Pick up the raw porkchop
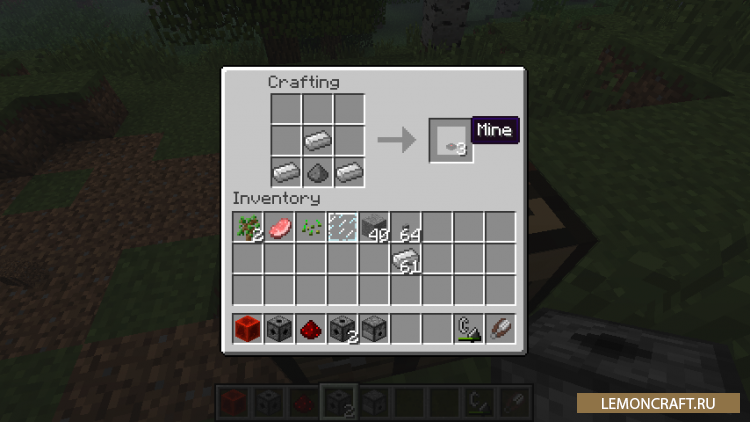This screenshot has width=750, height=422. point(279,227)
